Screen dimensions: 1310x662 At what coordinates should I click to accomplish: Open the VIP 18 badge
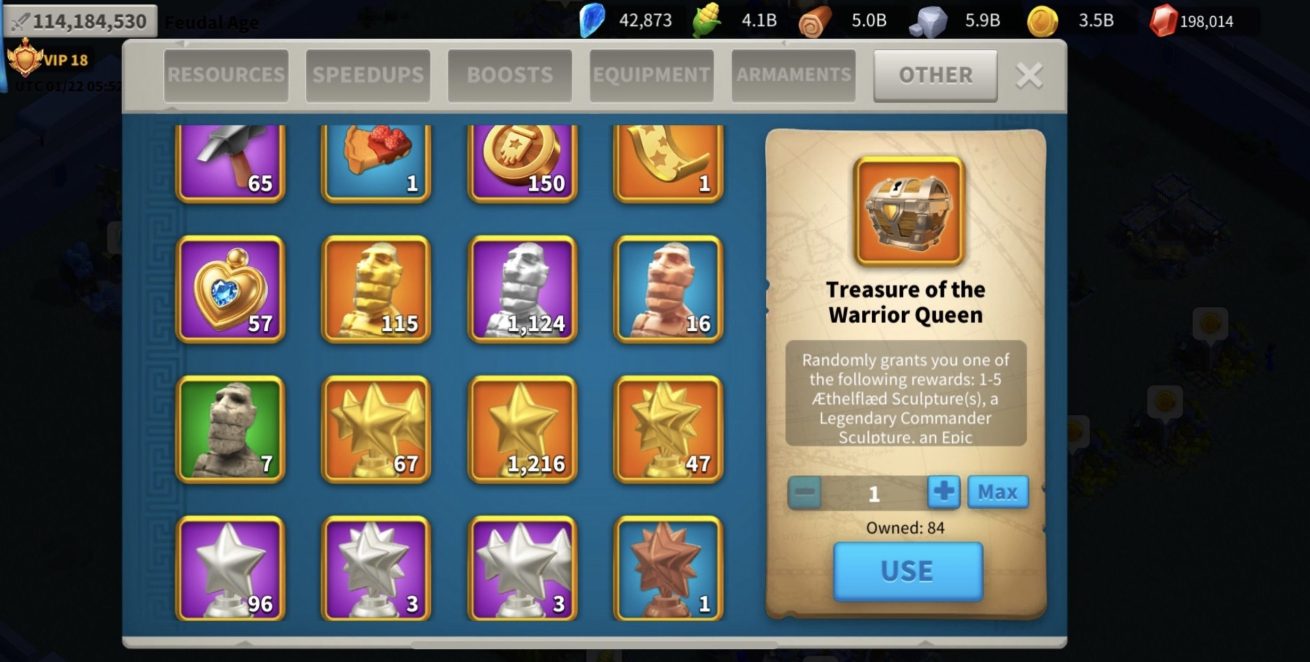coord(50,60)
